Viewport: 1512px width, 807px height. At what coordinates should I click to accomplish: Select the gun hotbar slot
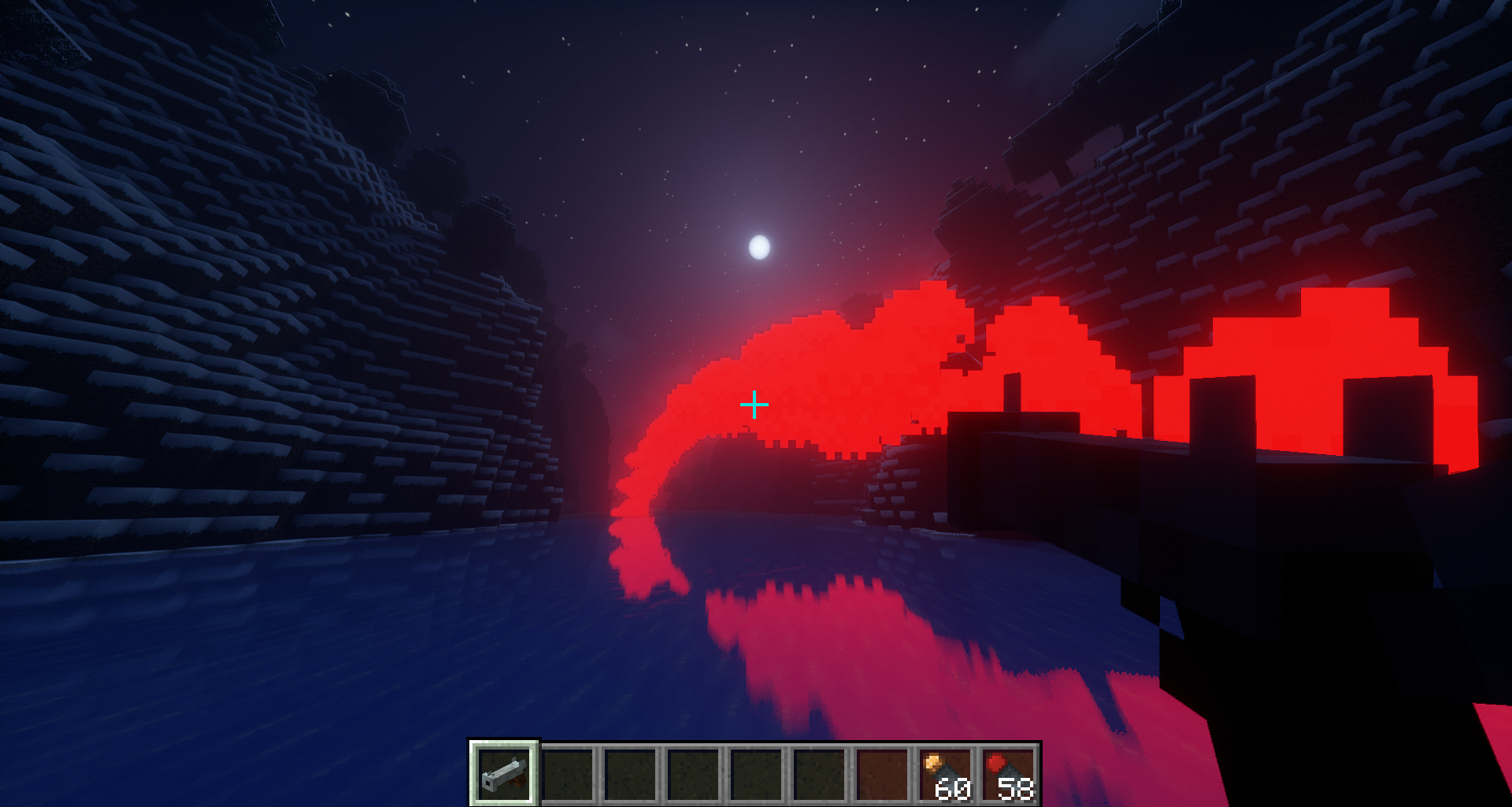(x=504, y=773)
